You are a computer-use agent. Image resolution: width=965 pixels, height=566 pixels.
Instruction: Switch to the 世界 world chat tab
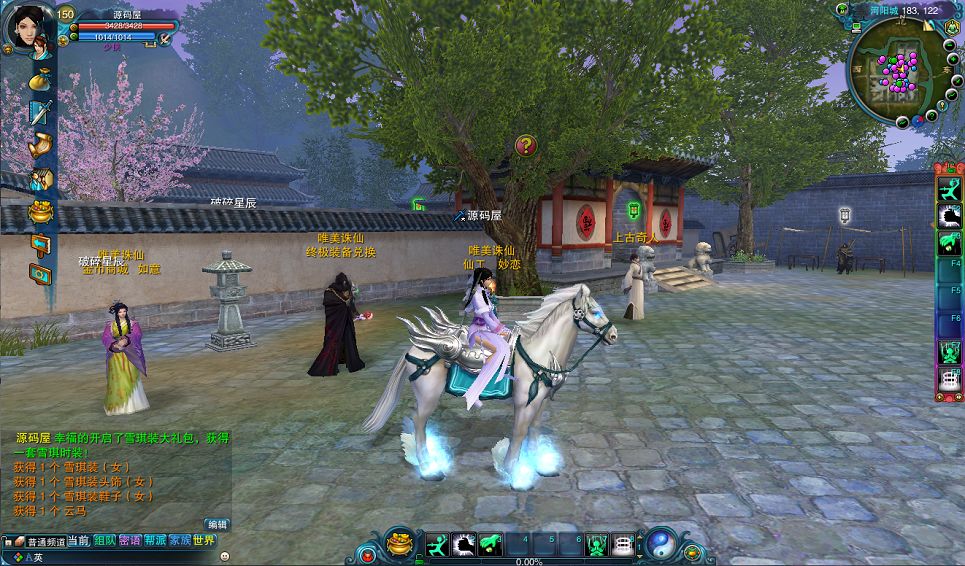204,541
